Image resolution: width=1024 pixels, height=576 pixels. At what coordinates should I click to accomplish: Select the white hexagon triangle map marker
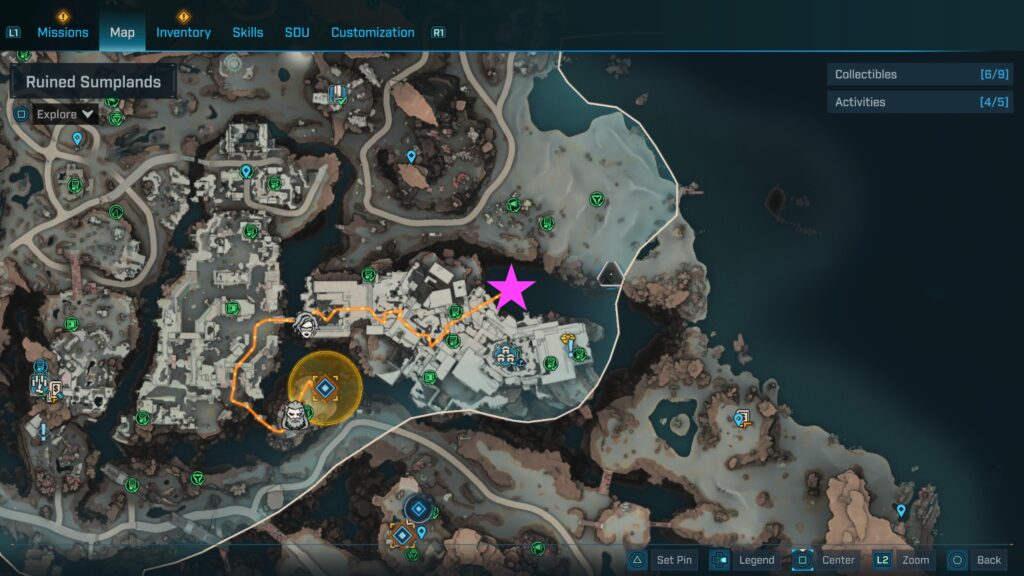(x=610, y=272)
